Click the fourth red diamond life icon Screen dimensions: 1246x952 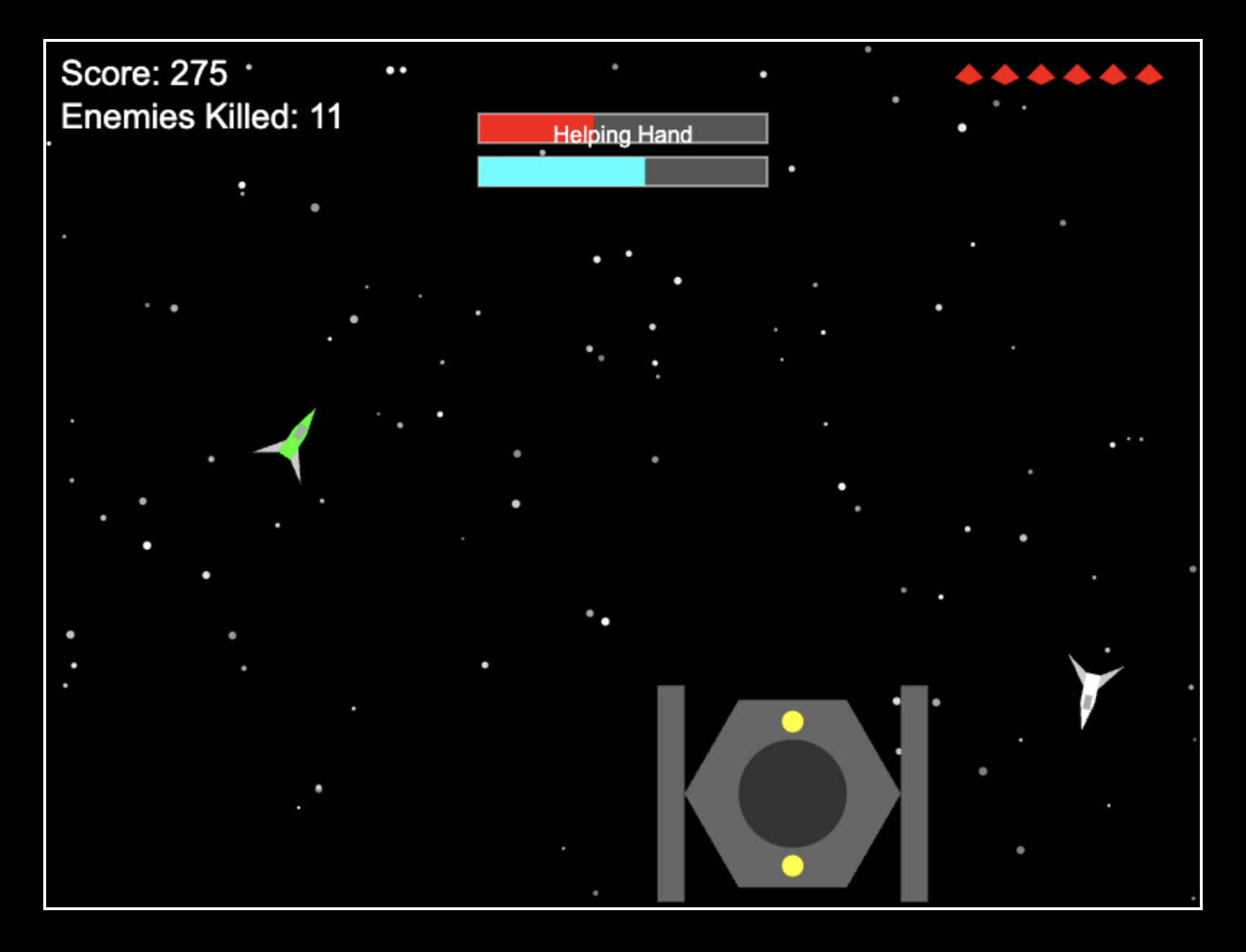[1077, 74]
